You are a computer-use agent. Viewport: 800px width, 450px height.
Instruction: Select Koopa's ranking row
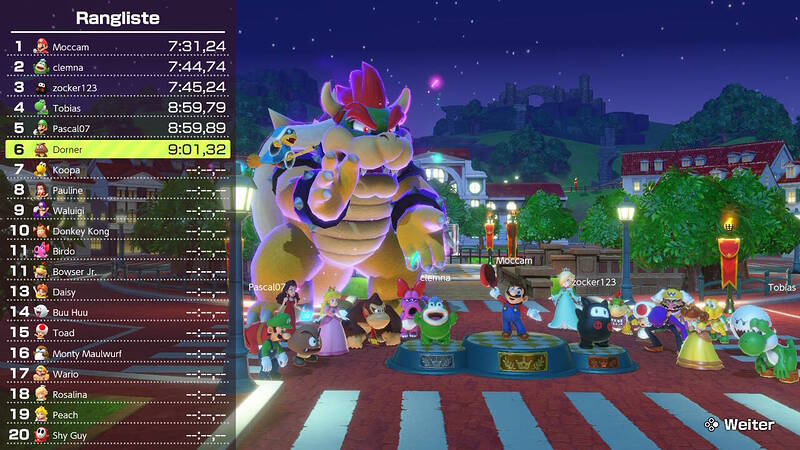tap(118, 169)
